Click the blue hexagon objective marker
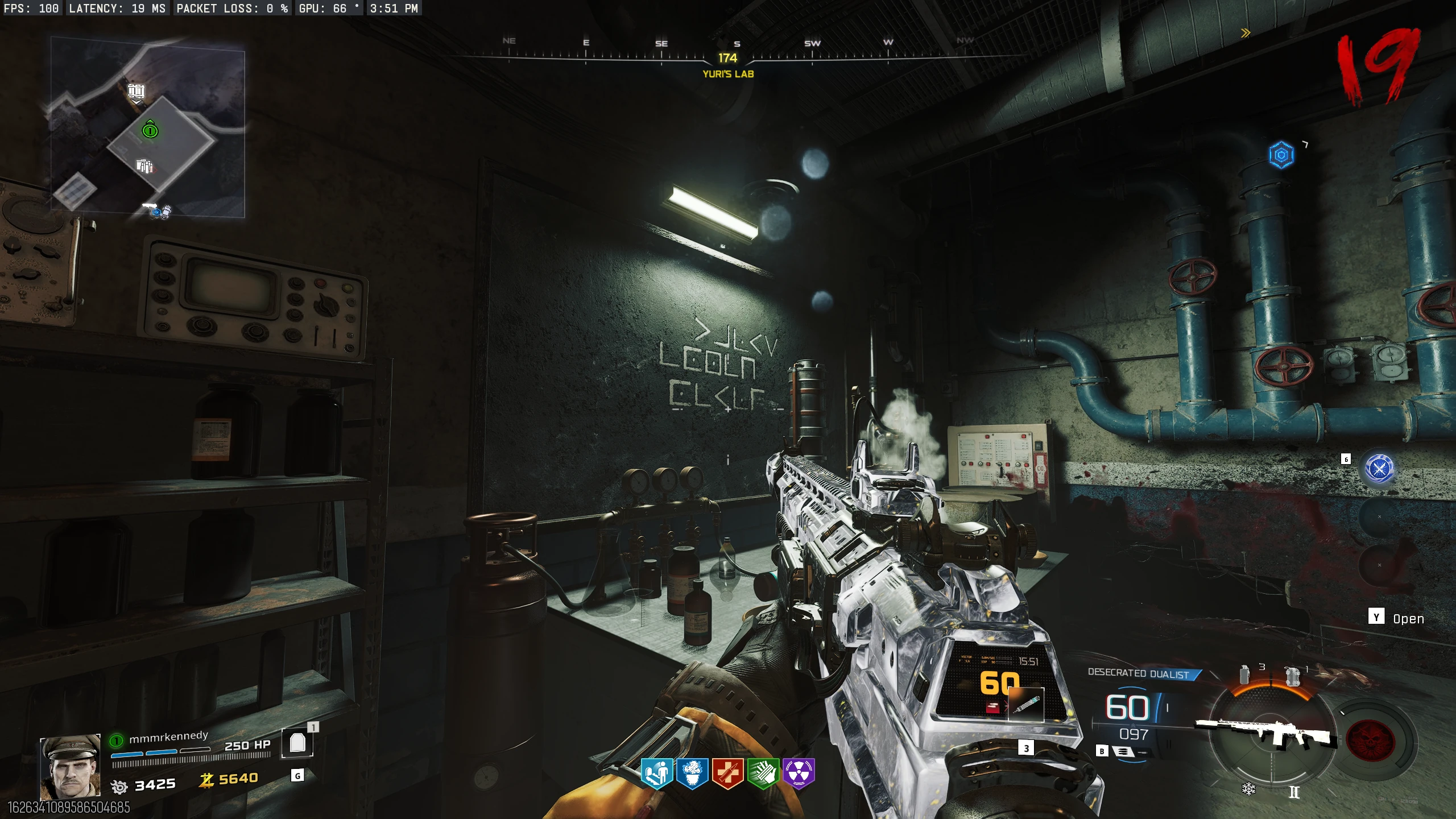1456x819 pixels. tap(1281, 155)
